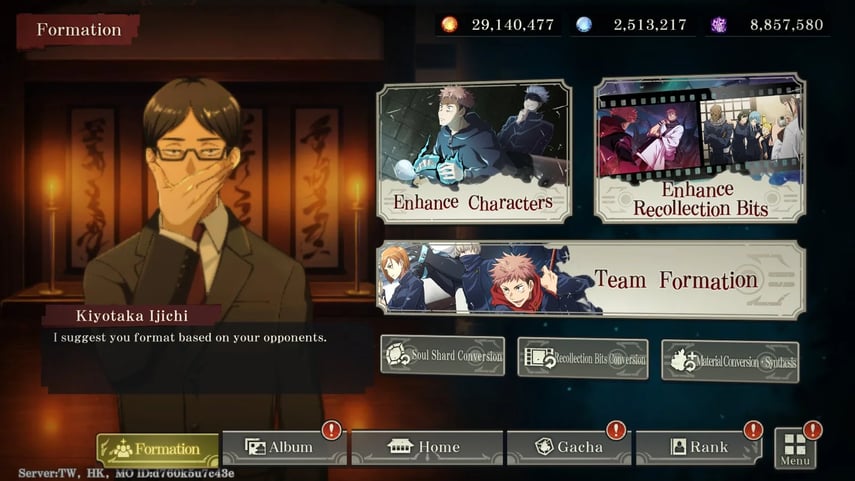The height and width of the screenshot is (481, 855).
Task: Open the Album tab
Action: click(283, 447)
